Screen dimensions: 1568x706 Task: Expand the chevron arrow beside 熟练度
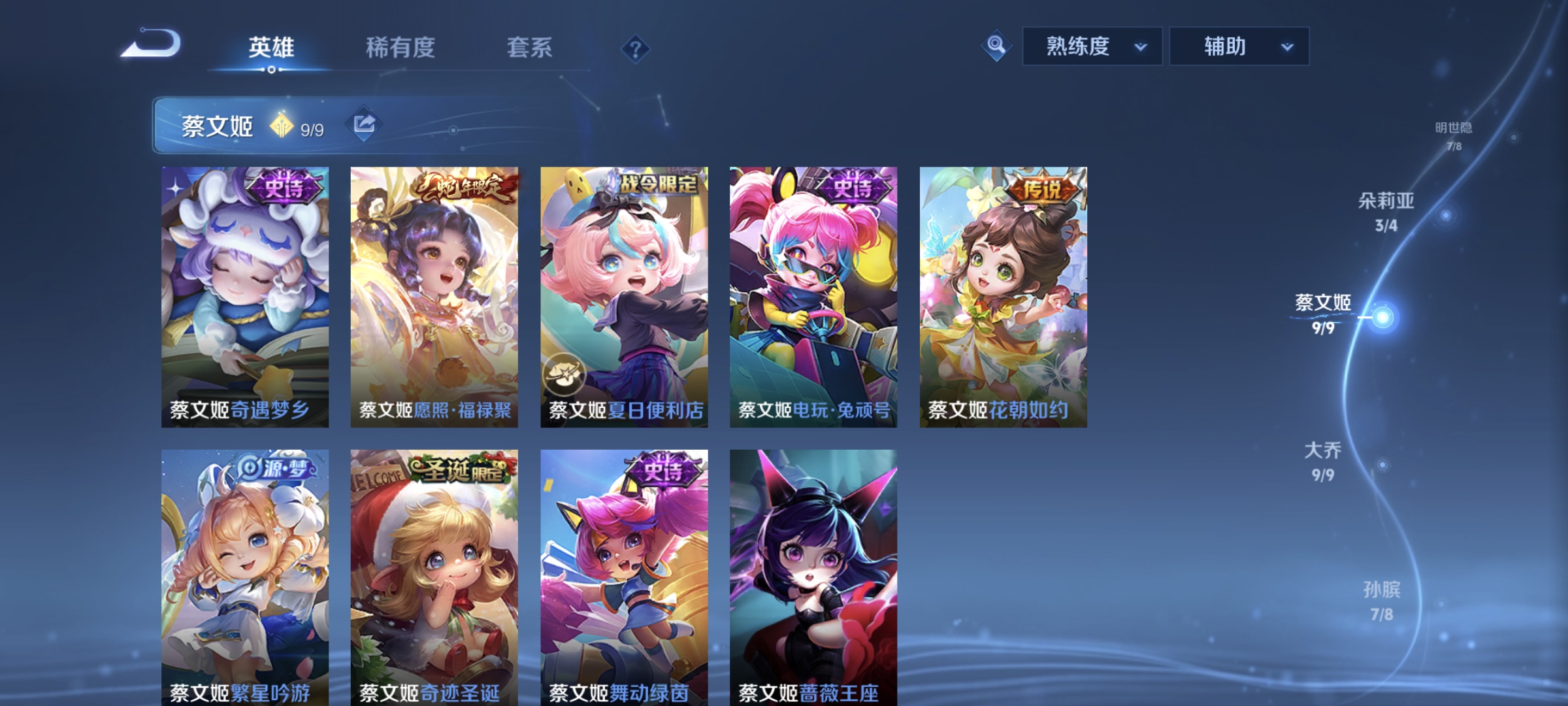tap(1142, 48)
